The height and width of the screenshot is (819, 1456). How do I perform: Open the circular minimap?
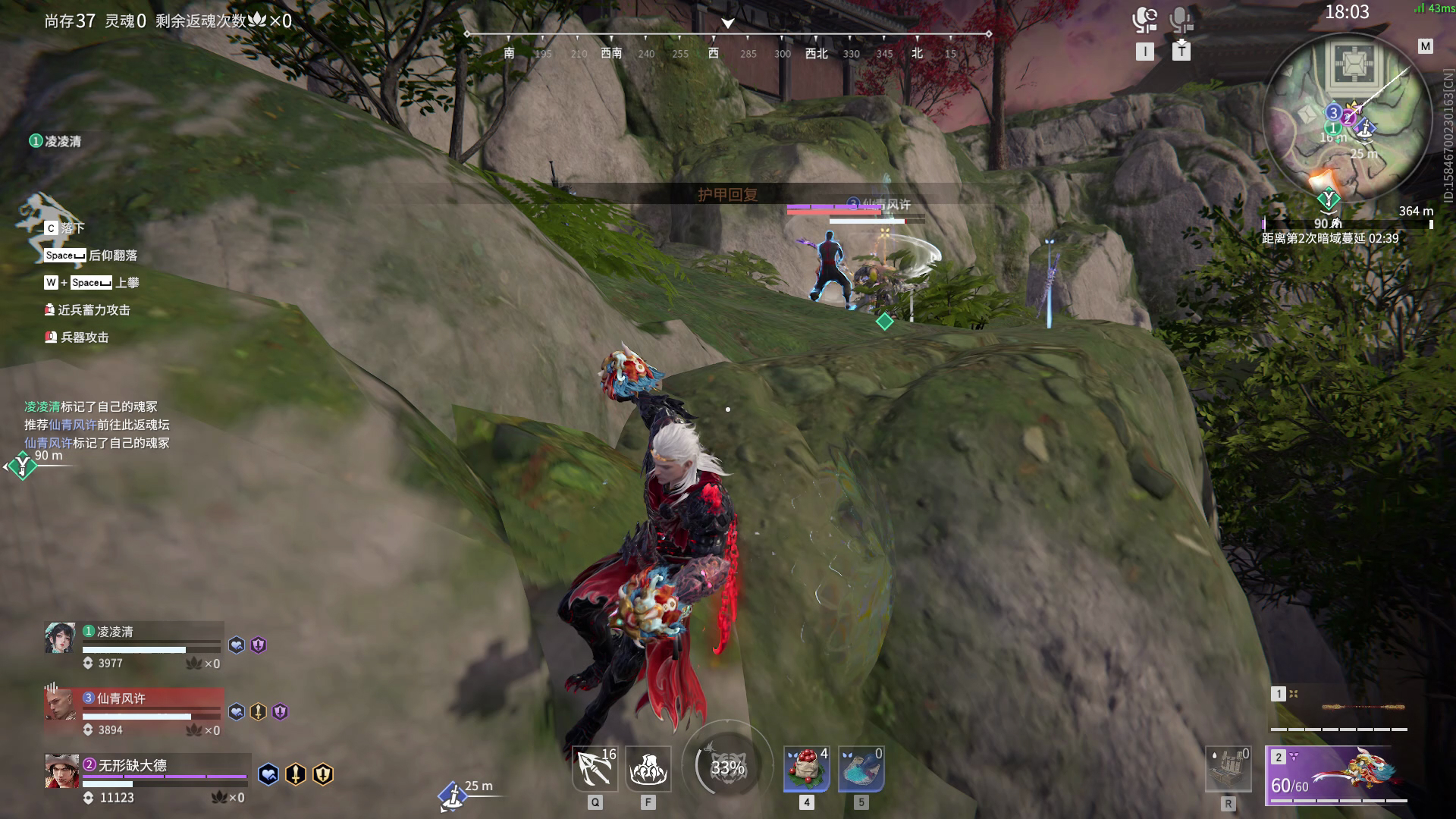tap(1347, 114)
